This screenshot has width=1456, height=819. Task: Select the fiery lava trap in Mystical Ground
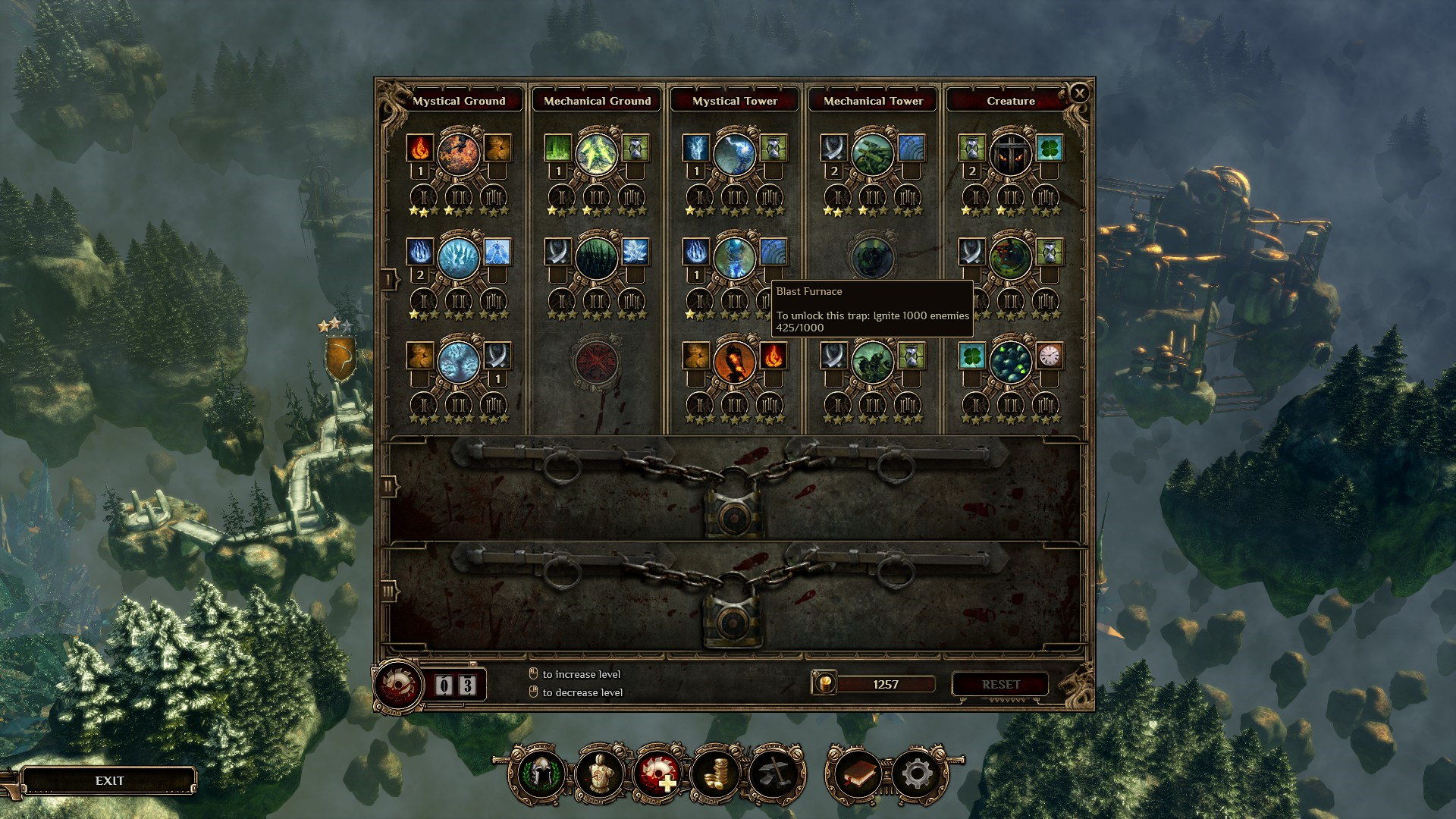tap(458, 152)
